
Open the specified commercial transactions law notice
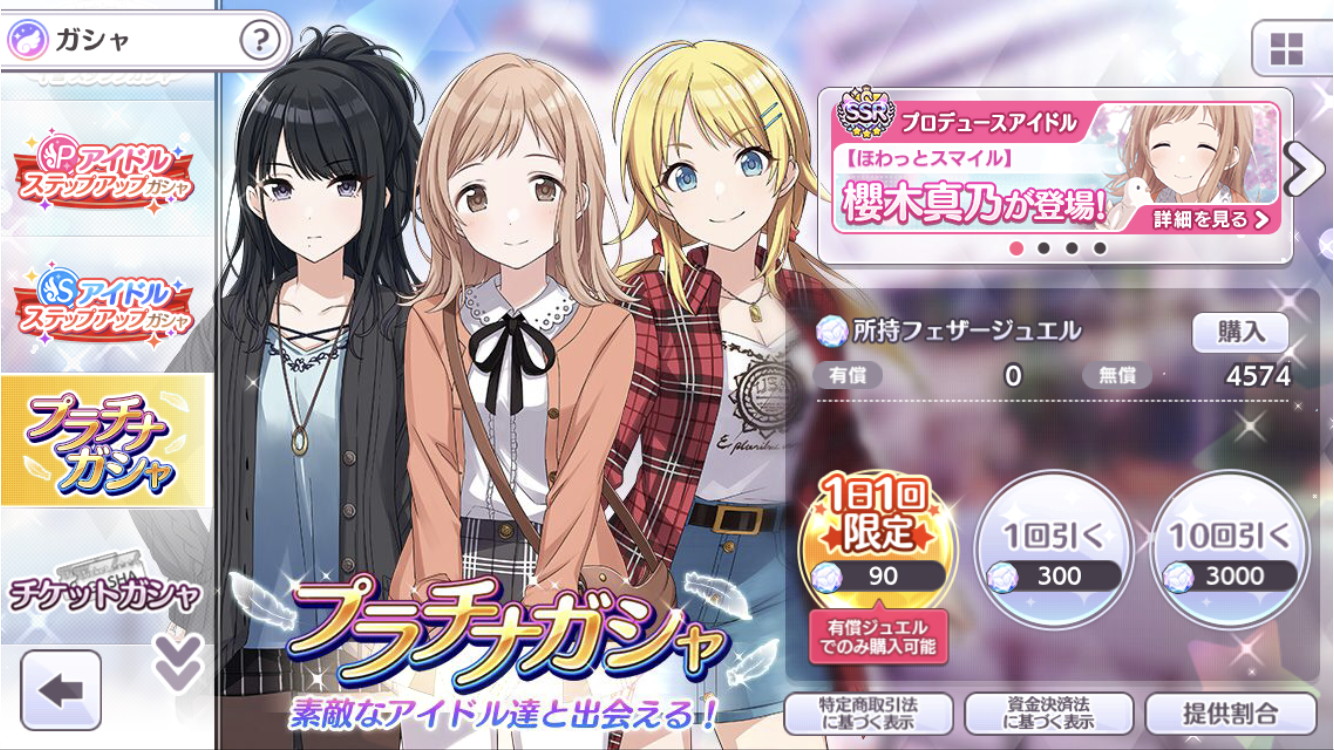tap(867, 714)
